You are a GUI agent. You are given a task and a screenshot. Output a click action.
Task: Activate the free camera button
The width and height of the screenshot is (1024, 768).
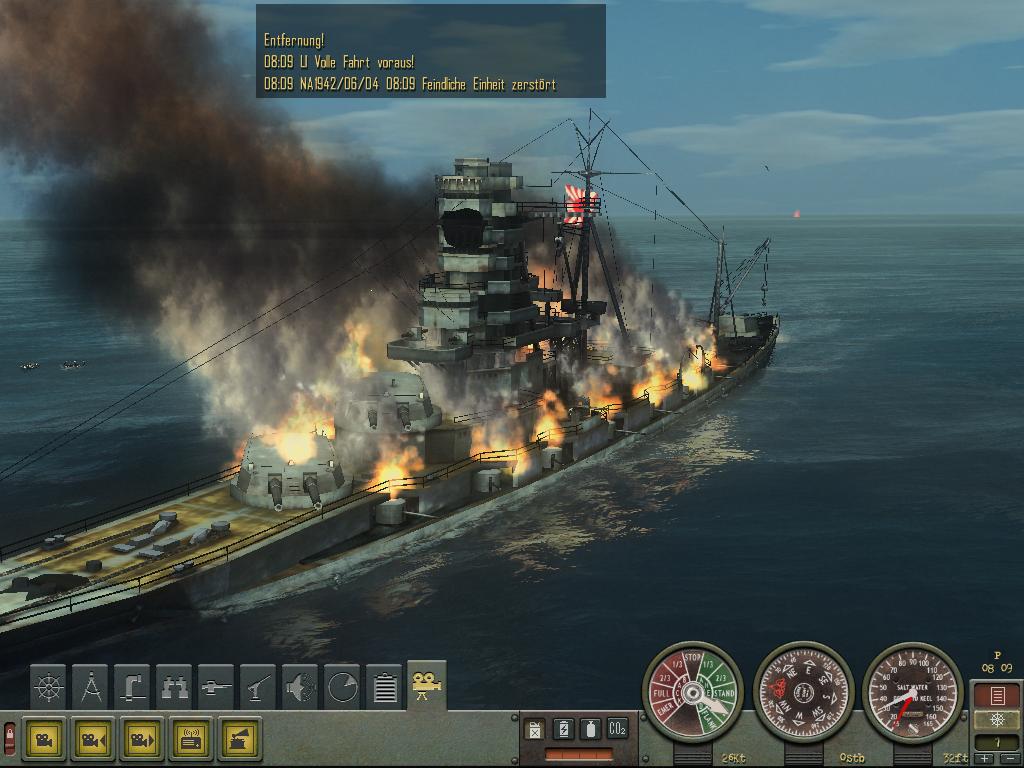(43, 740)
